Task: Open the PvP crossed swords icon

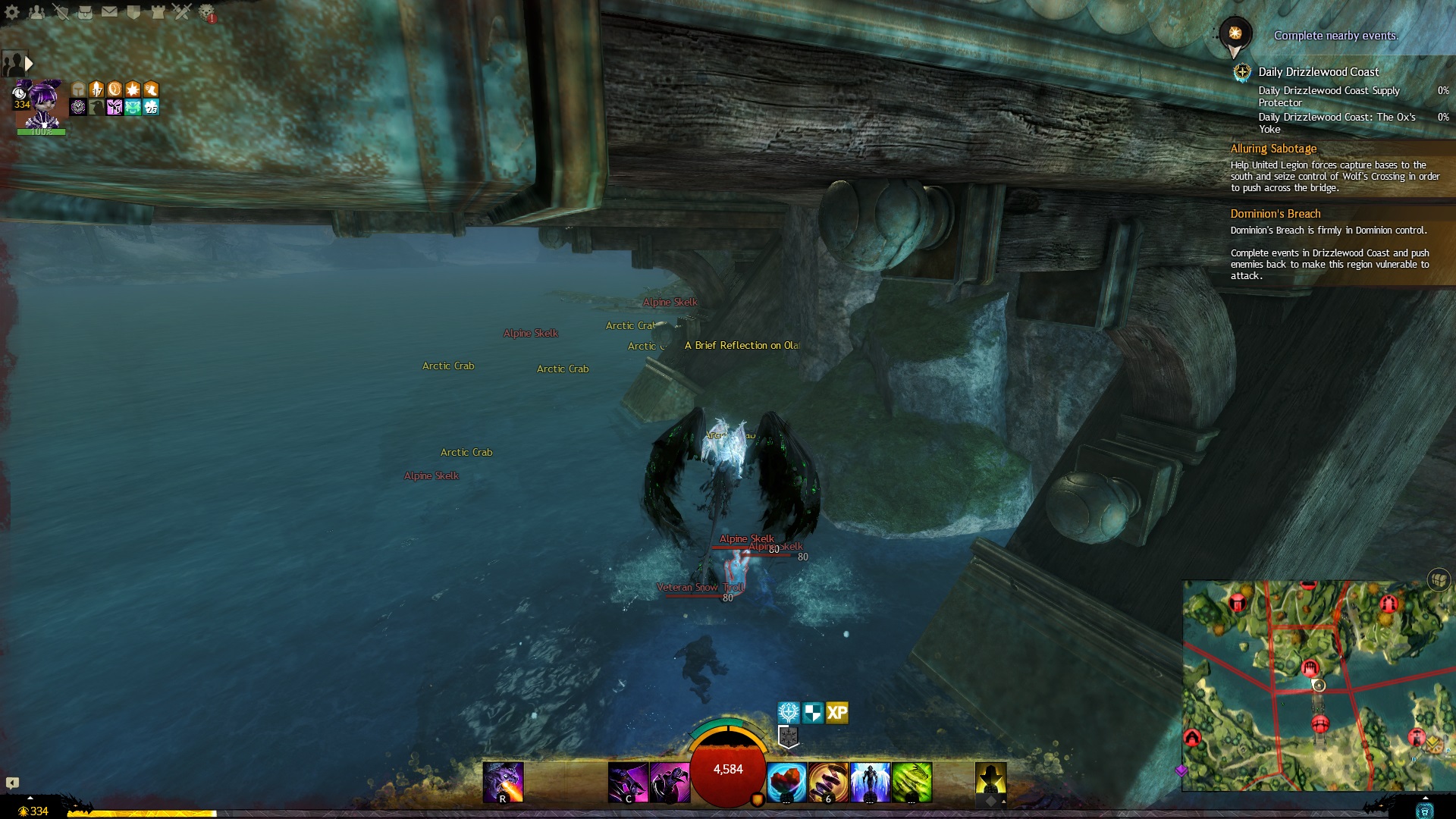Action: click(182, 11)
